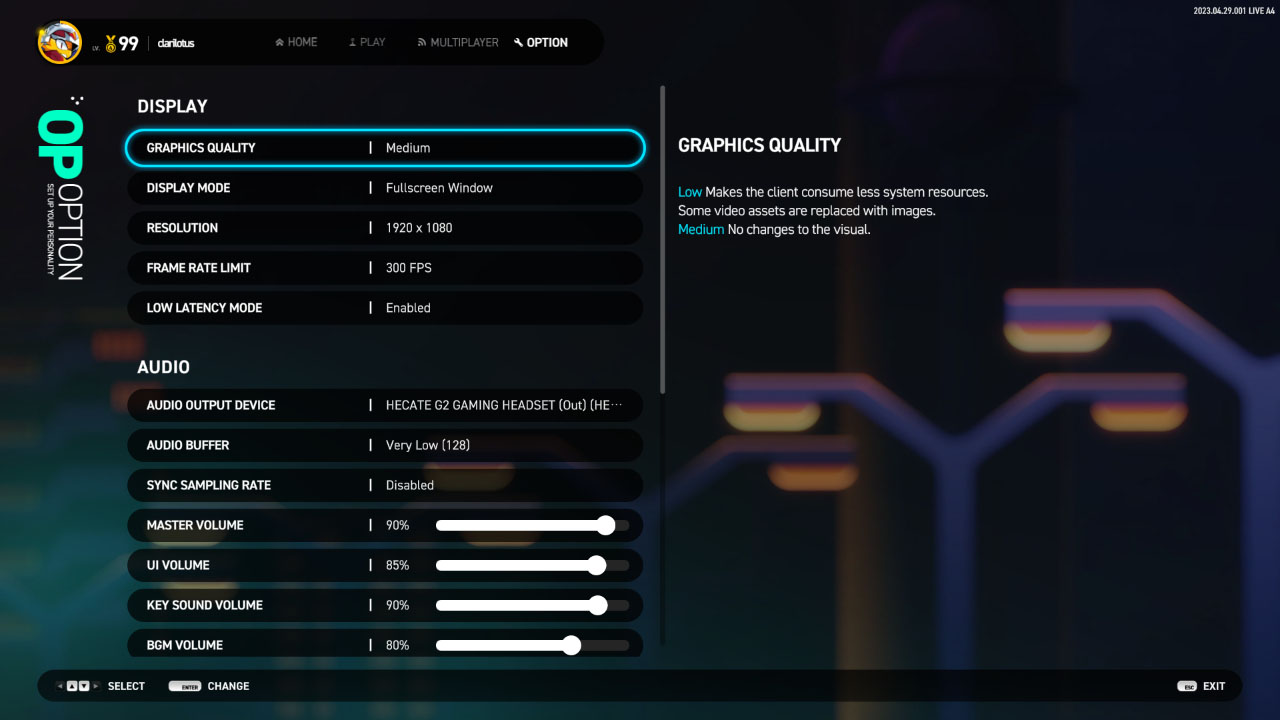Click the player avatar icon
The image size is (1280, 720).
(60, 43)
